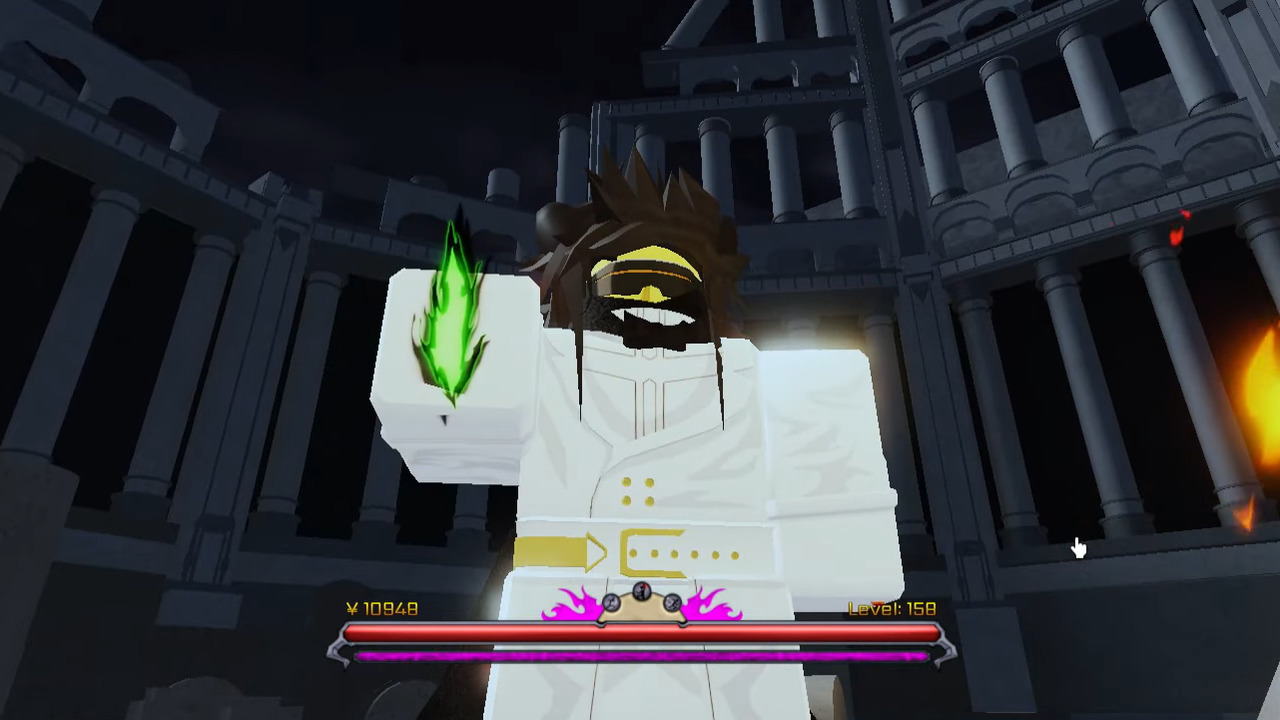Open the center skill icon above the crest
Viewport: 1280px width, 720px height.
(640, 590)
